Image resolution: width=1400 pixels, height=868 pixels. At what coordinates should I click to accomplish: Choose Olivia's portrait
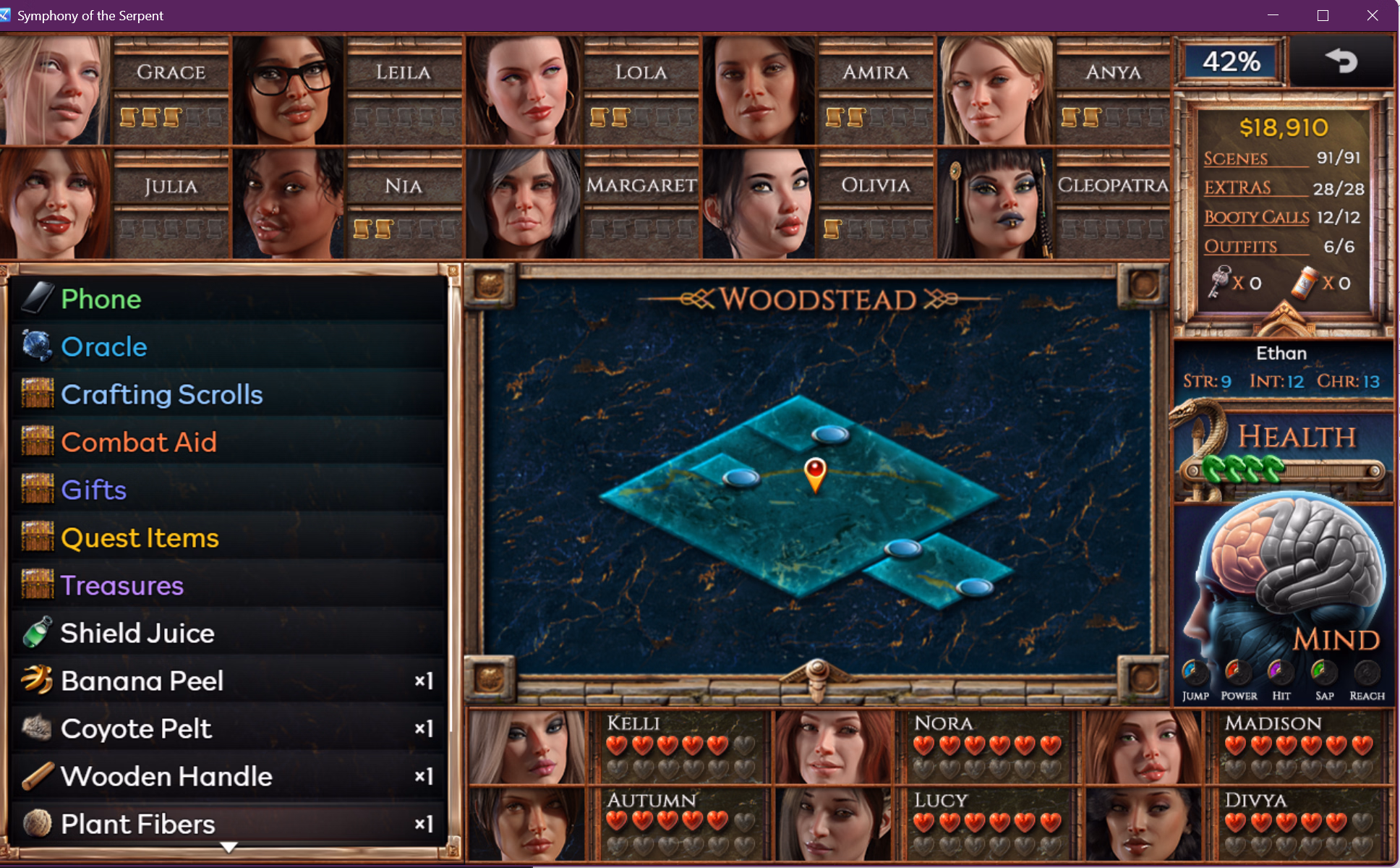coord(759,204)
